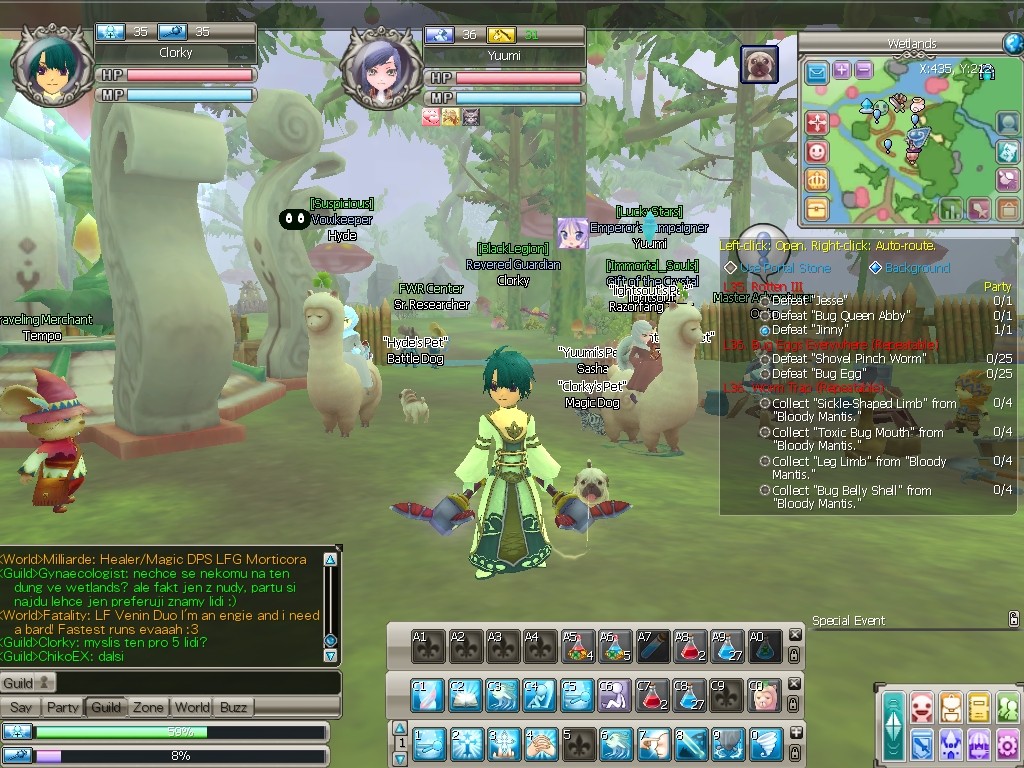Use the red potion in slot A8

point(690,646)
